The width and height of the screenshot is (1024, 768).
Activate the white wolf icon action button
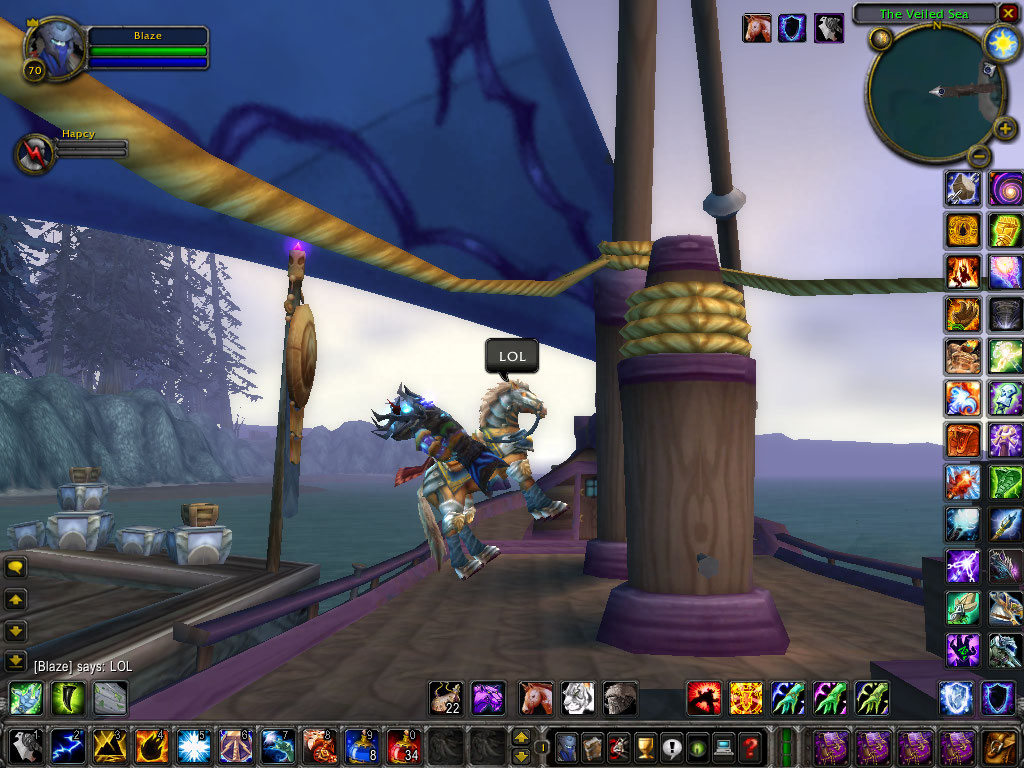pyautogui.click(x=578, y=698)
